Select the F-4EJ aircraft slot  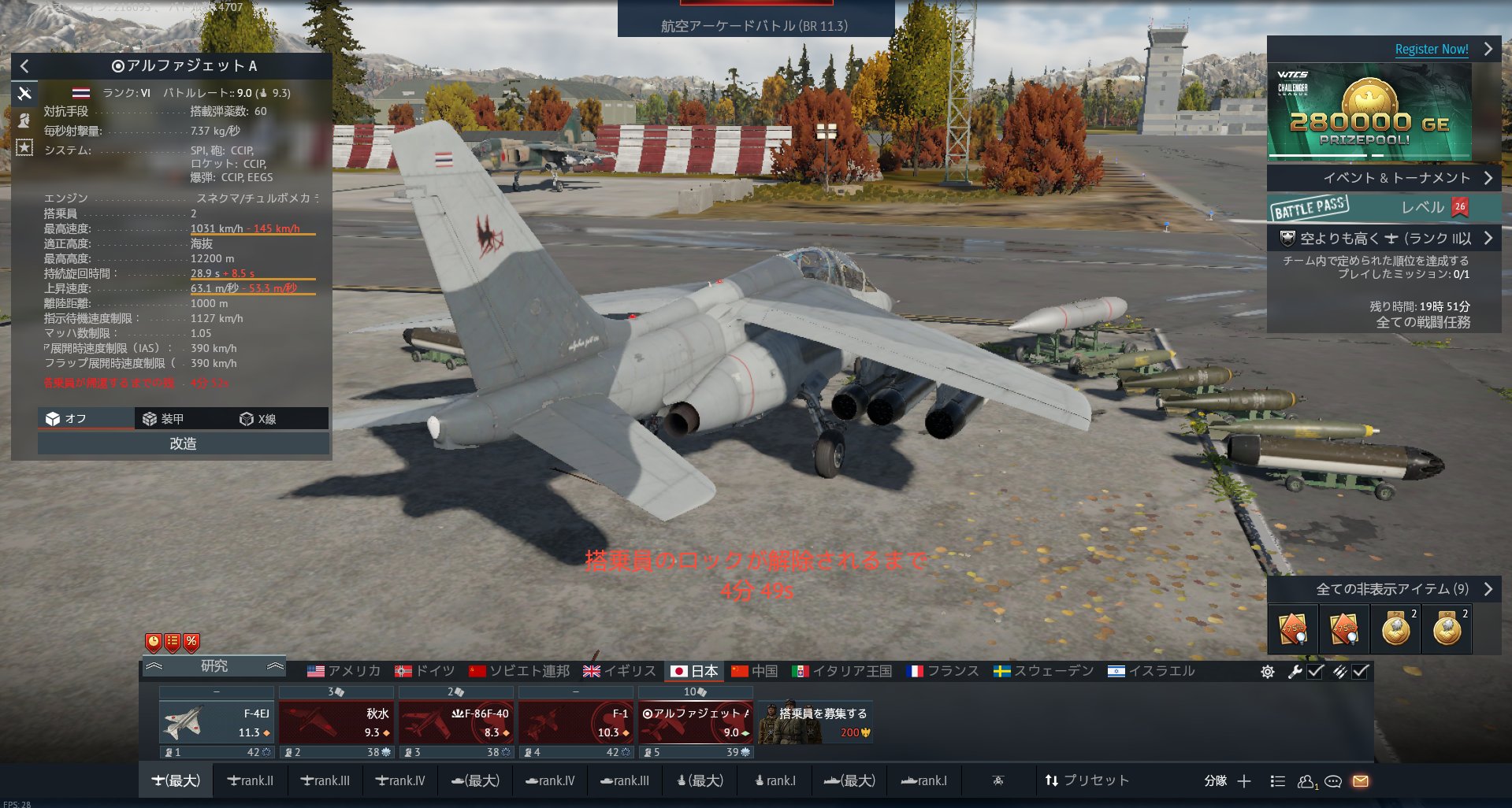[x=217, y=722]
